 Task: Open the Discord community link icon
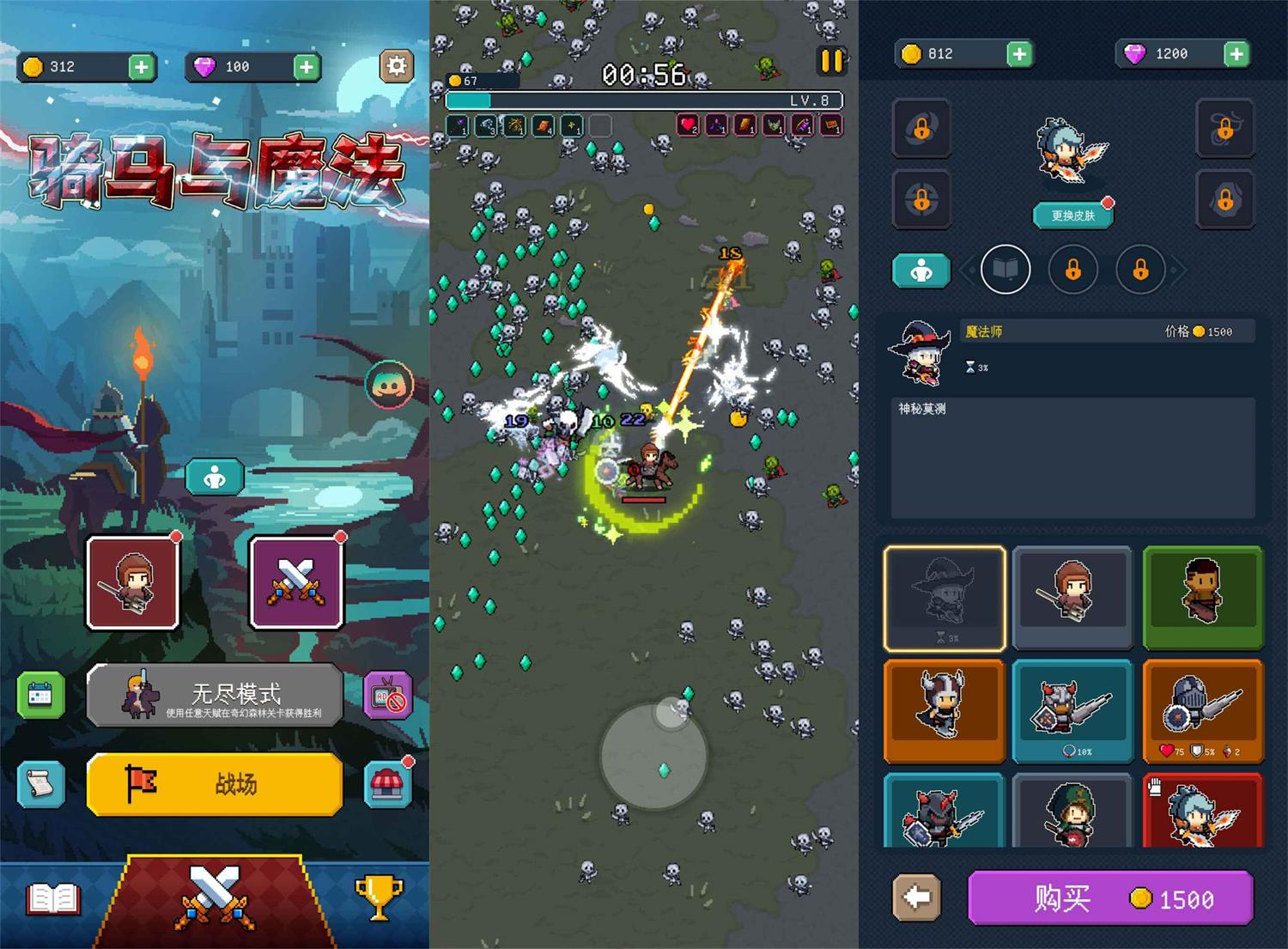pos(389,384)
